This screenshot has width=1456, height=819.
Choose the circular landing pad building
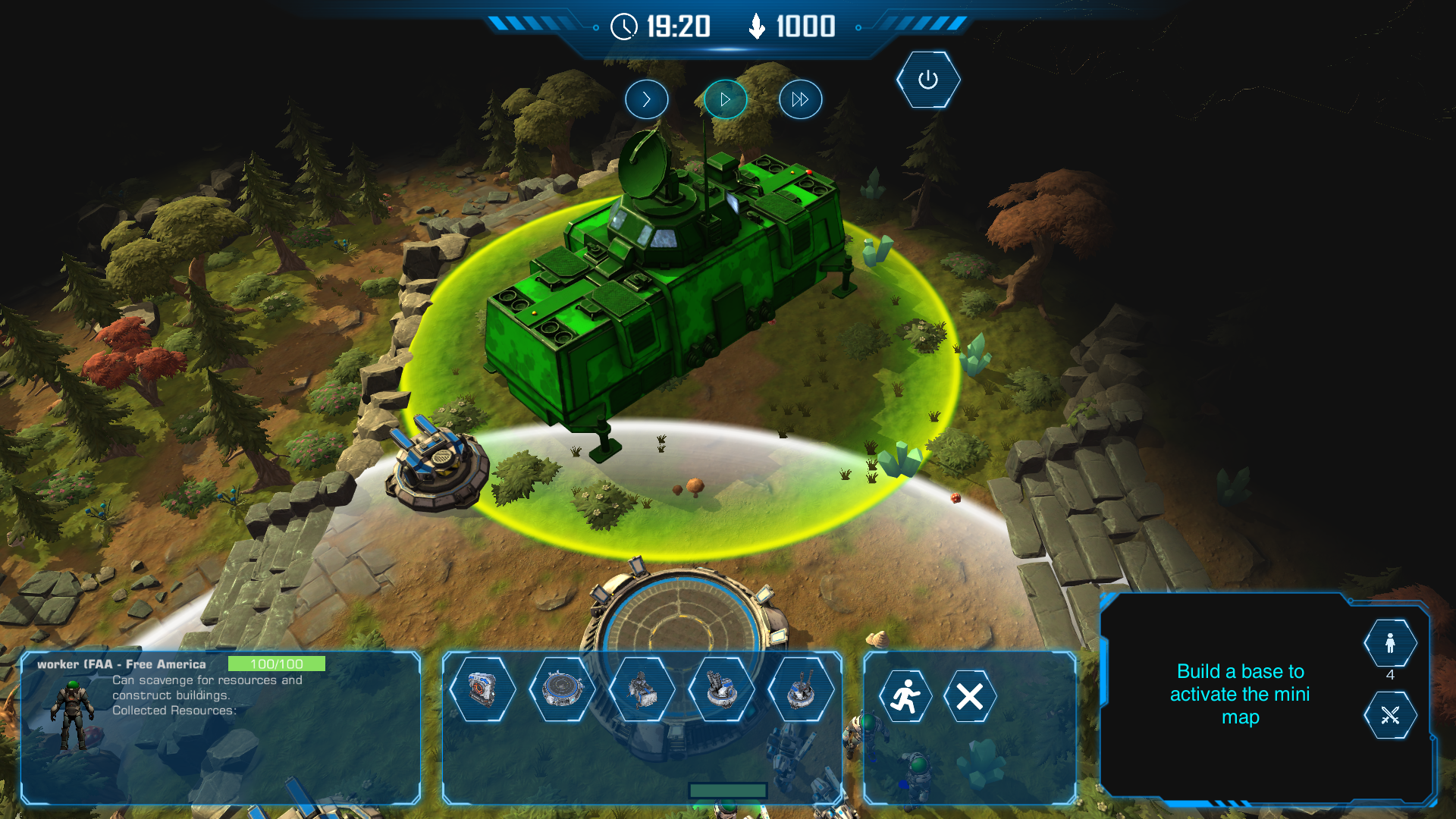[x=562, y=689]
